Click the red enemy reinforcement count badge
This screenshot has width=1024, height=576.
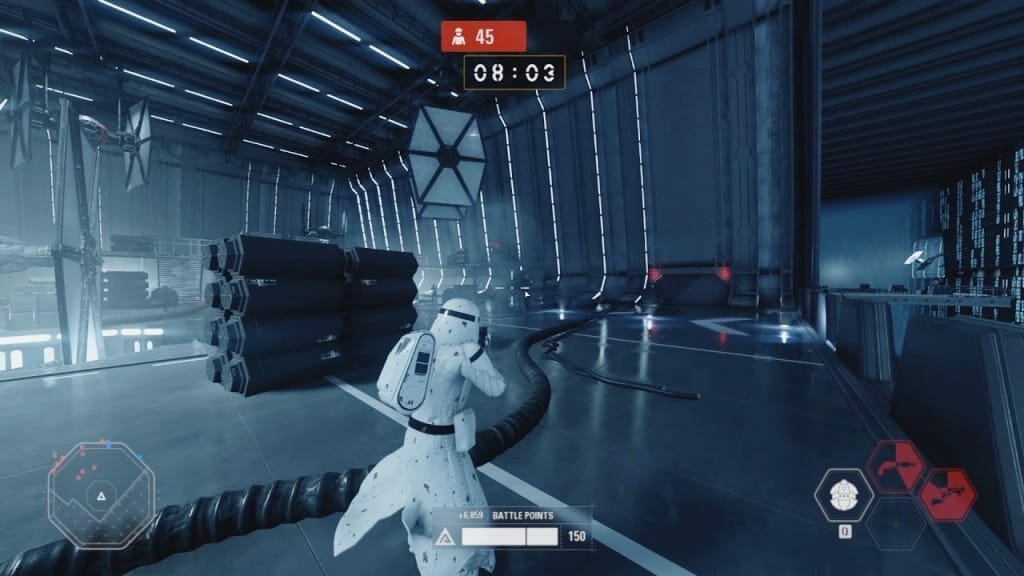tap(483, 37)
